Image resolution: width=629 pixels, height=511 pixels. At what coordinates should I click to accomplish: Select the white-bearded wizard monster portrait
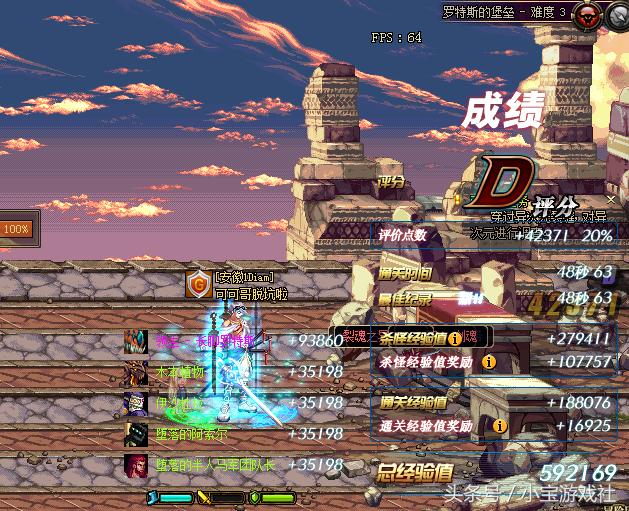point(135,403)
